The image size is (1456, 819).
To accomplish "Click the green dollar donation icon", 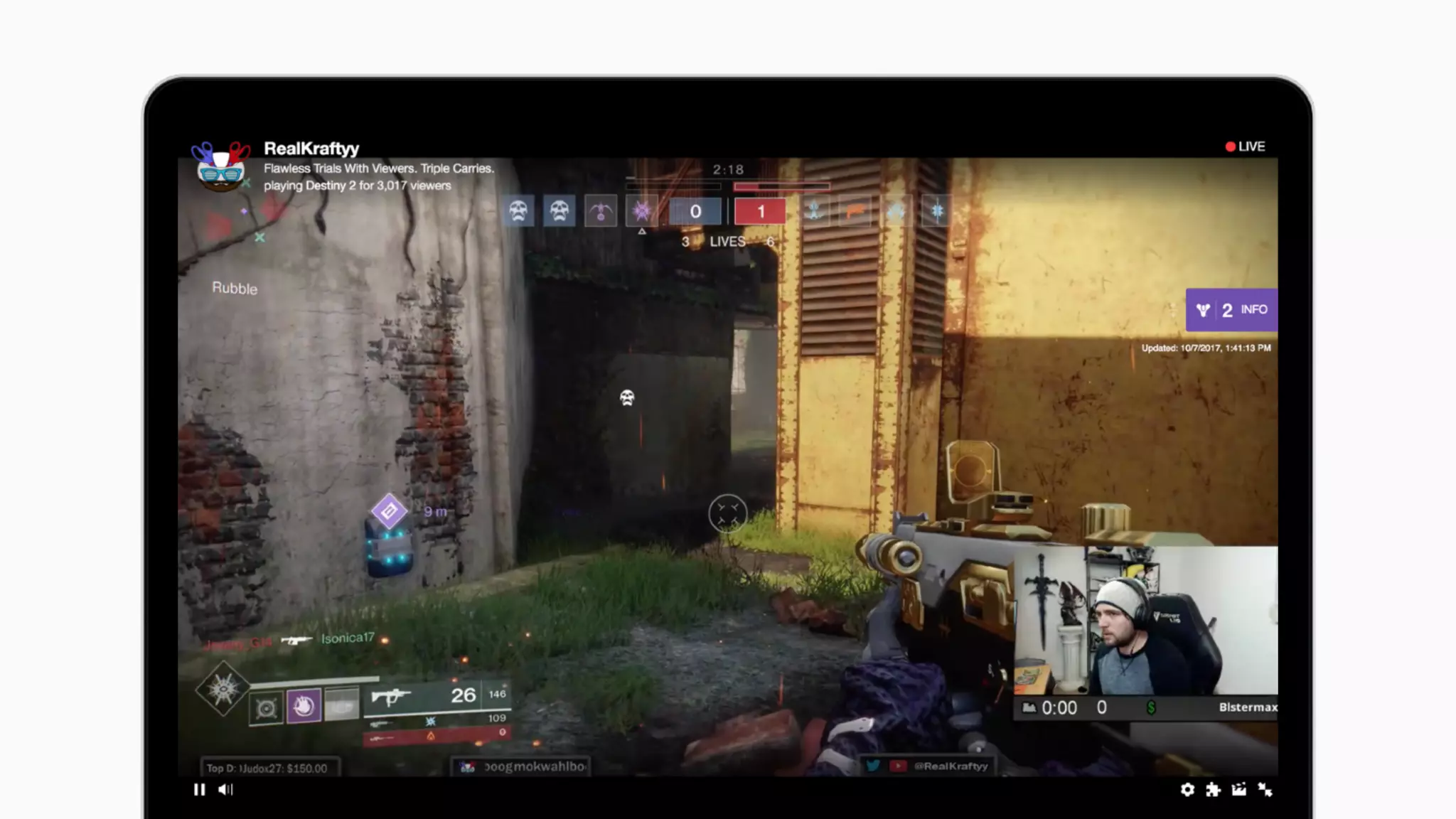I will pos(1150,707).
